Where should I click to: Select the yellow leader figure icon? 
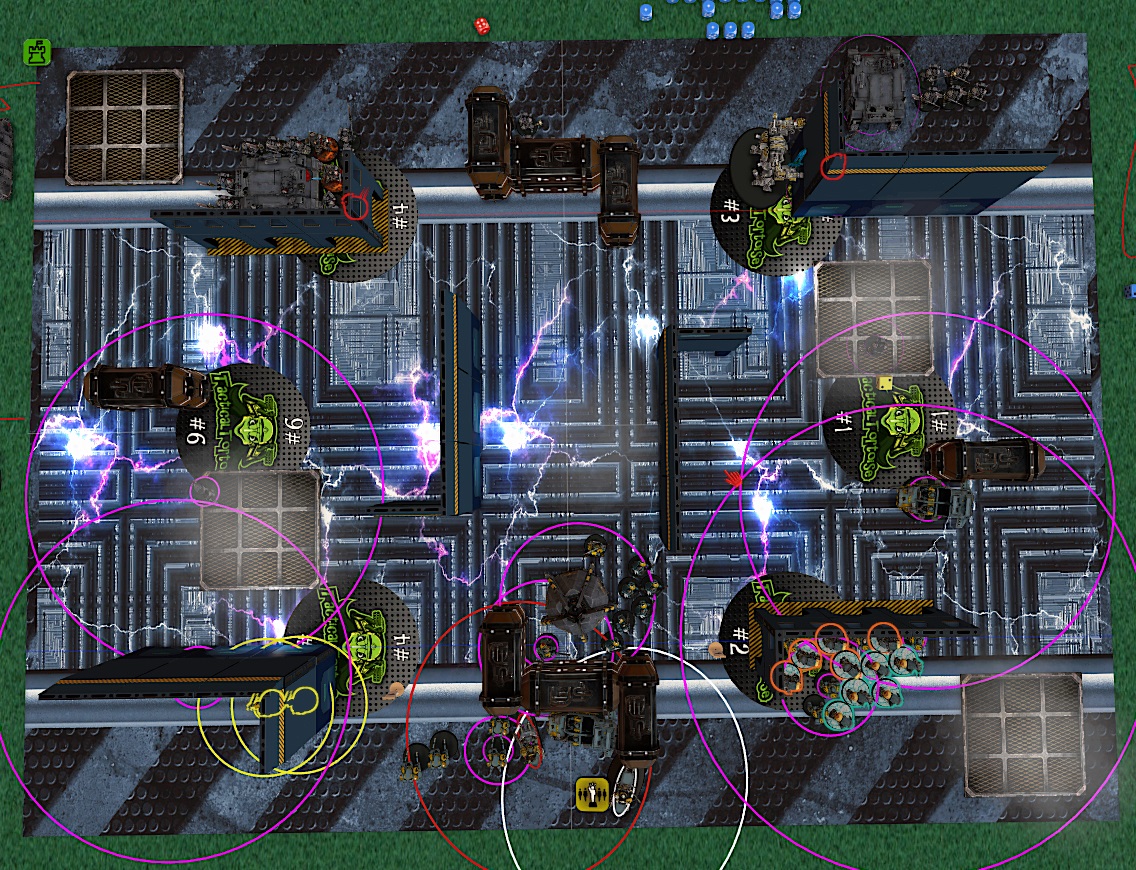[x=593, y=794]
